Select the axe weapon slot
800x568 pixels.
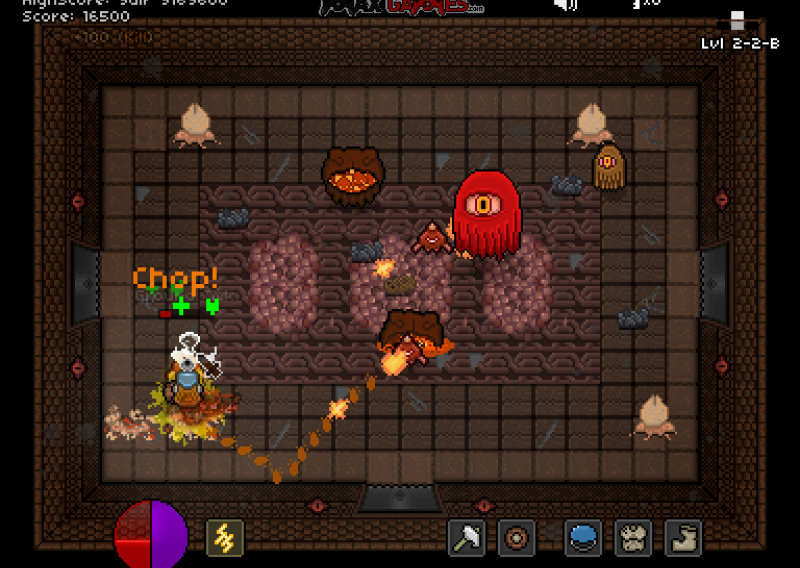point(466,538)
